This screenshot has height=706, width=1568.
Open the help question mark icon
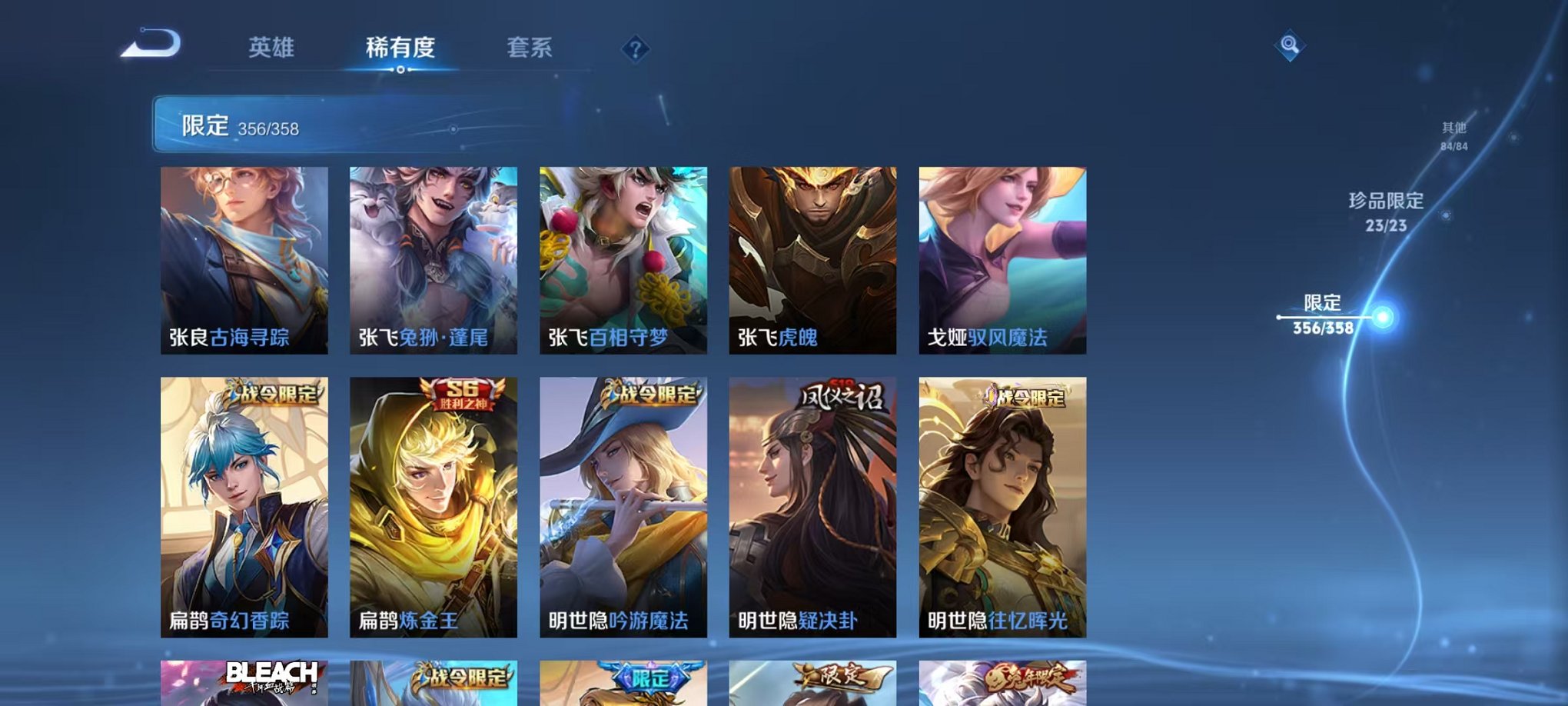click(x=633, y=50)
